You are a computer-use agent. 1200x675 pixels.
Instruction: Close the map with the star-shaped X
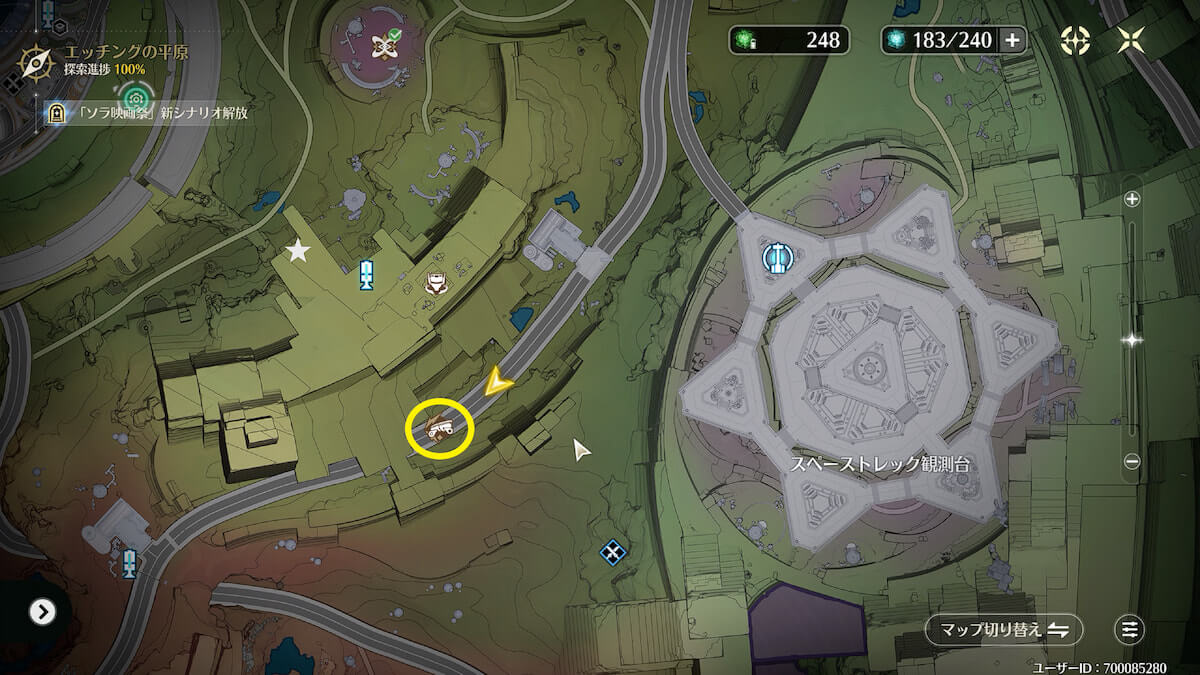tap(1131, 40)
